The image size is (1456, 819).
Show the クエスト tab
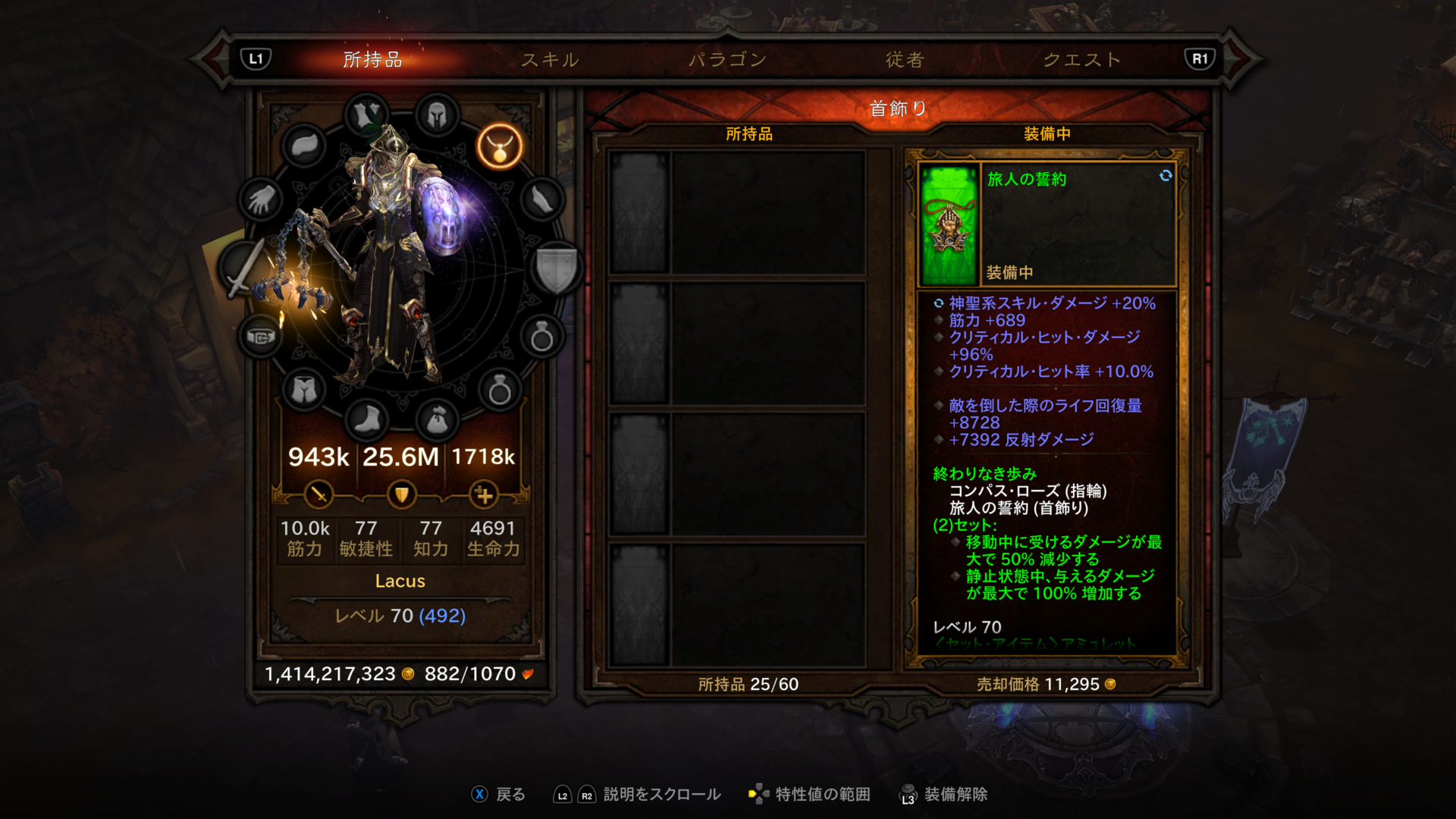[x=1082, y=59]
